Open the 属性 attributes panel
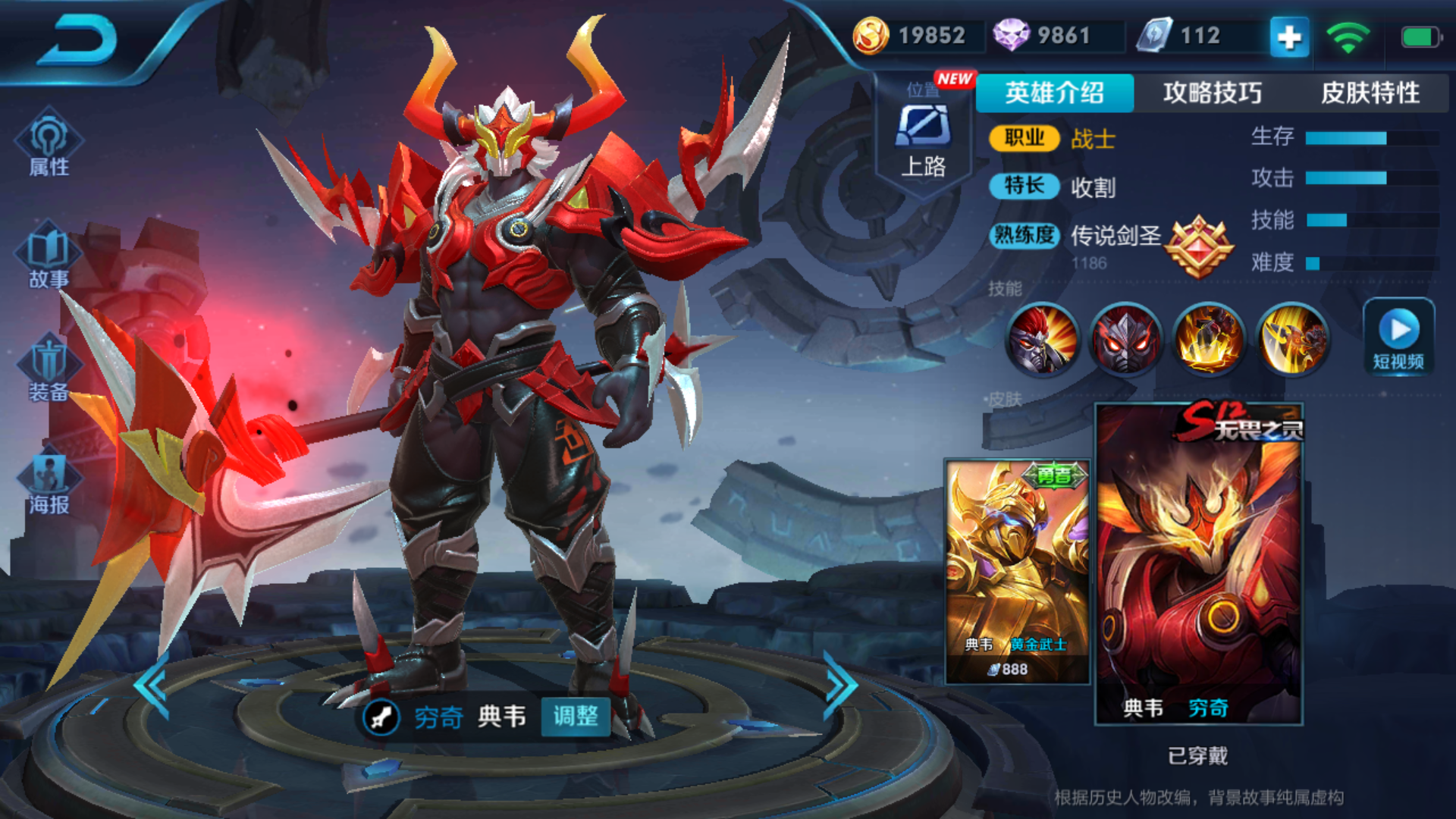The image size is (1456, 819). tap(49, 144)
